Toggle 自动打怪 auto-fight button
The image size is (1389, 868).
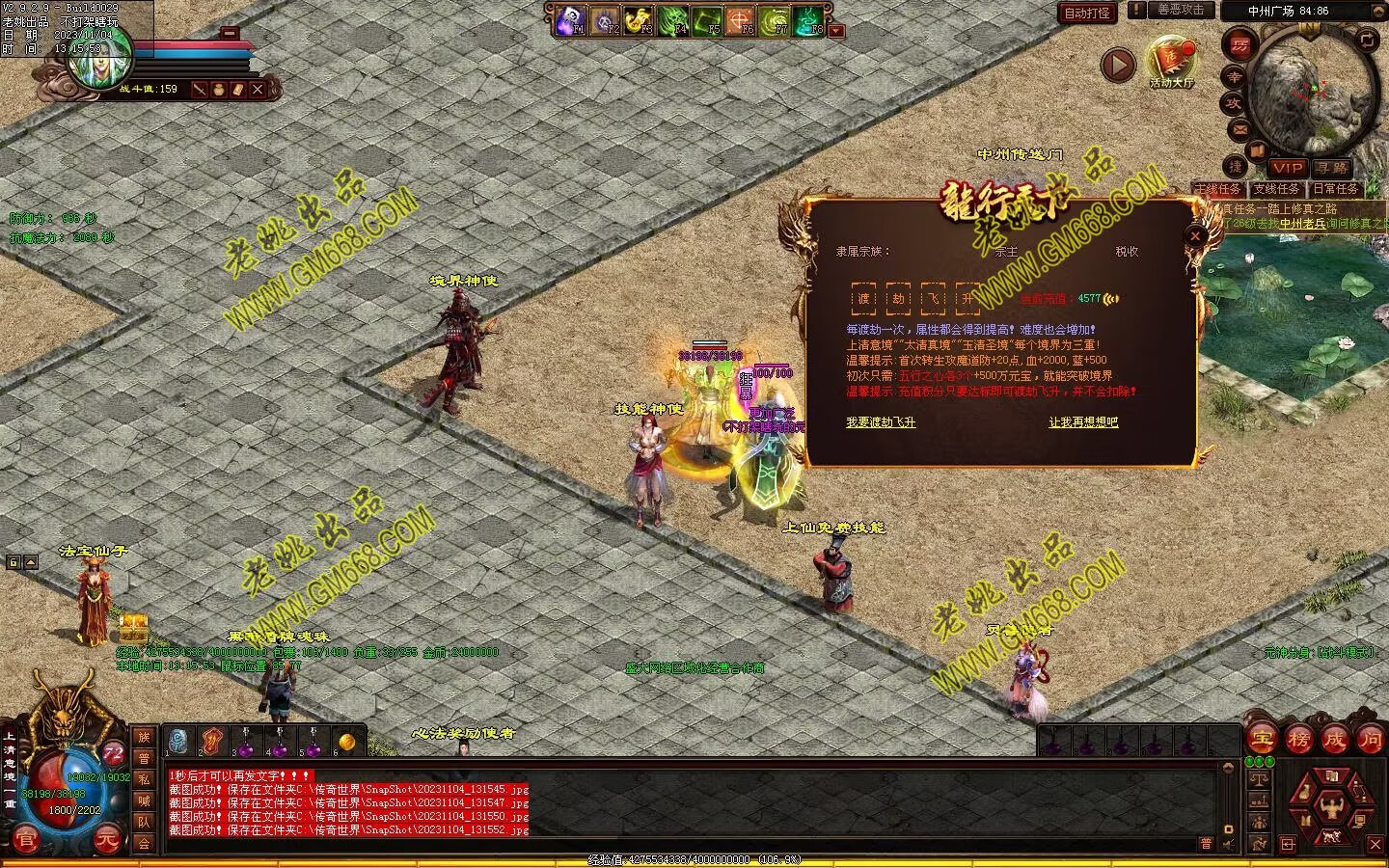(1087, 13)
